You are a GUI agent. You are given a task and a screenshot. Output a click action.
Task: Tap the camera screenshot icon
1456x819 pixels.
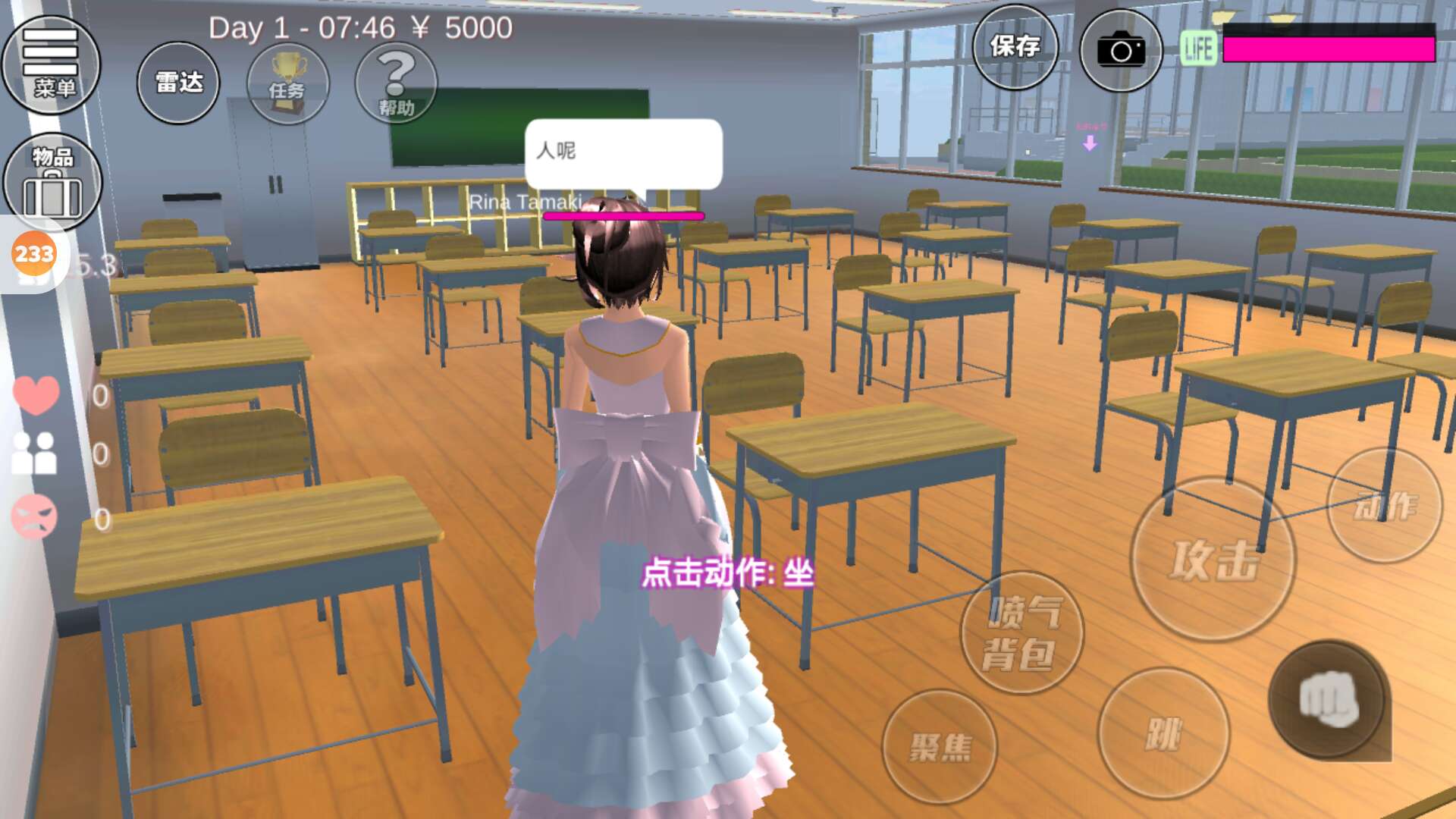tap(1120, 51)
